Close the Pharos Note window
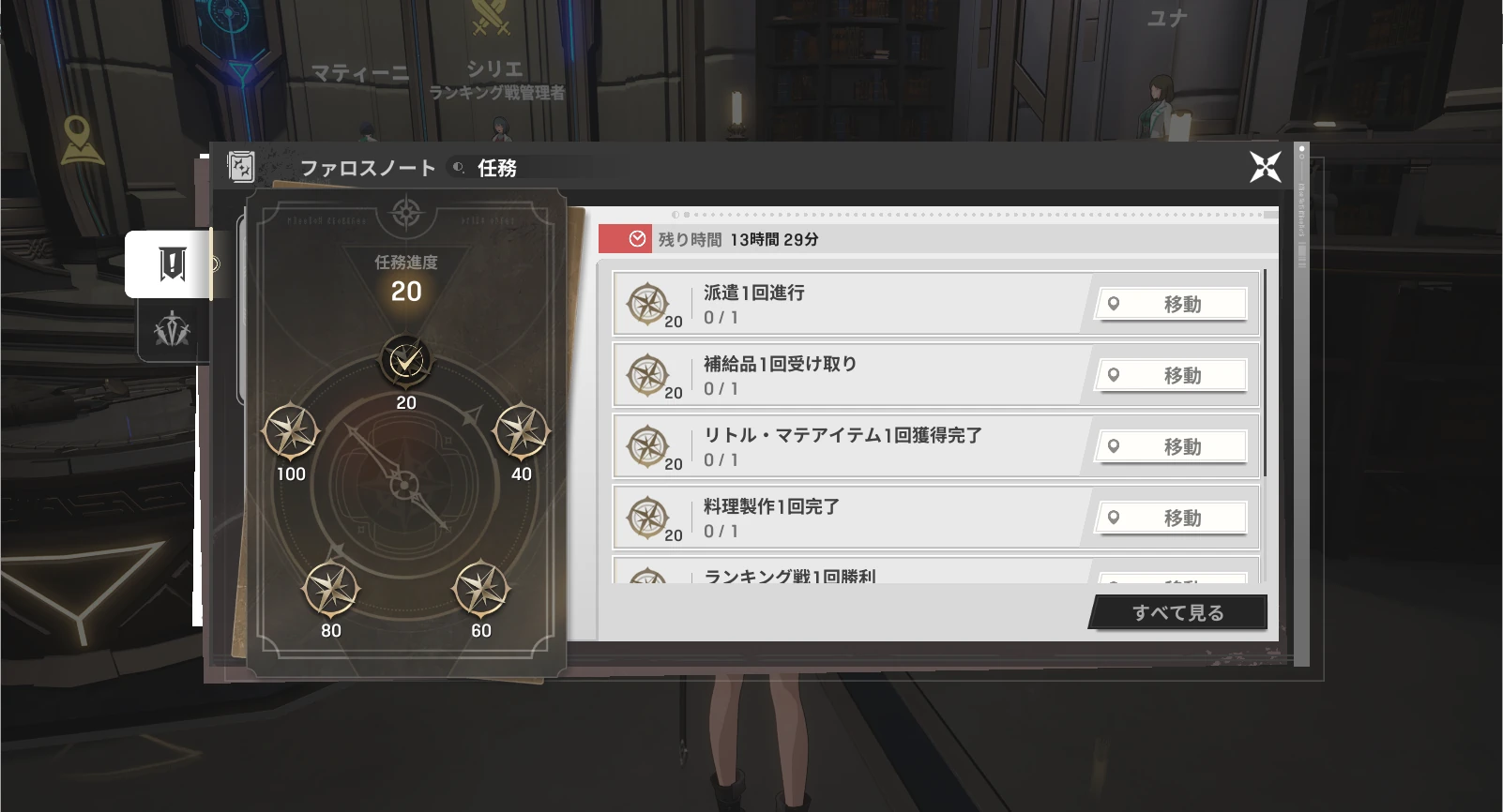The image size is (1503, 812). tap(1268, 167)
